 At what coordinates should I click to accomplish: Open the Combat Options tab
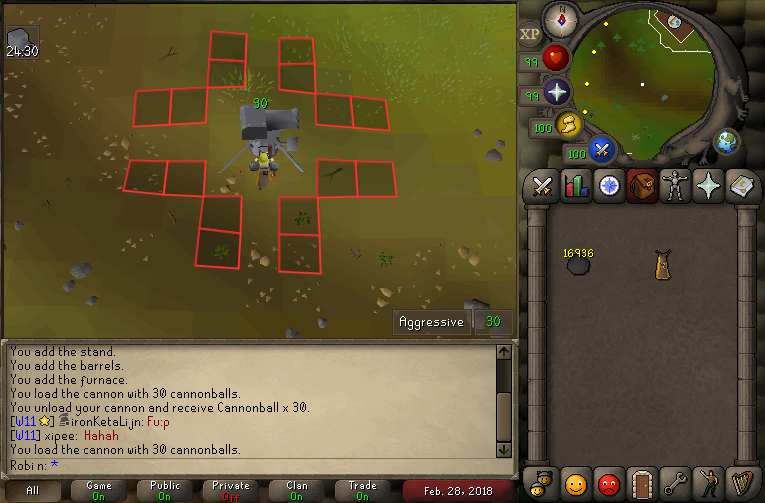(543, 186)
